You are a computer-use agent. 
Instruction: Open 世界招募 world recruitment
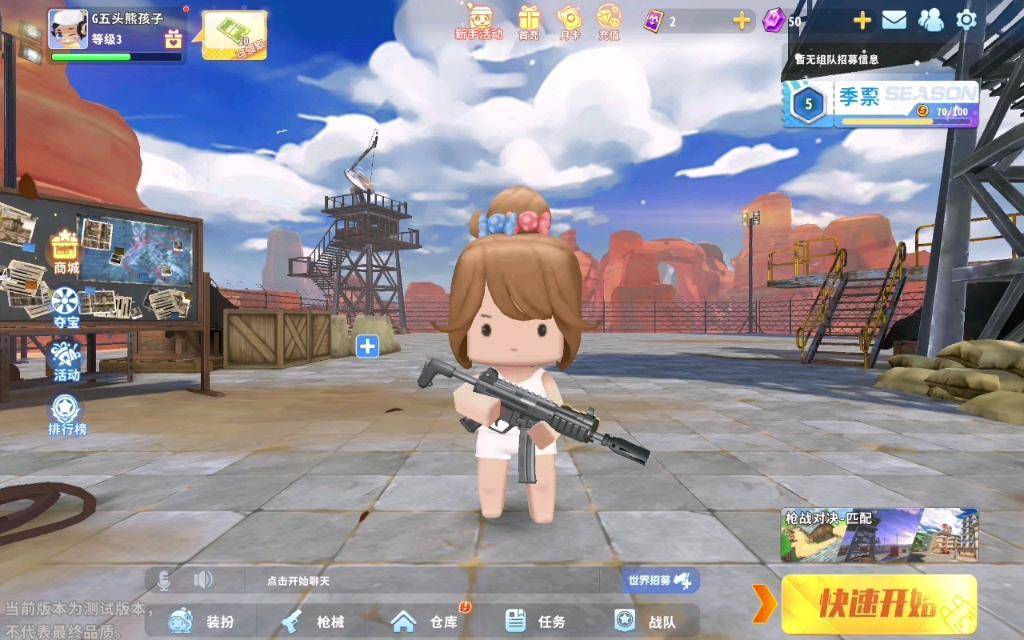(x=660, y=580)
